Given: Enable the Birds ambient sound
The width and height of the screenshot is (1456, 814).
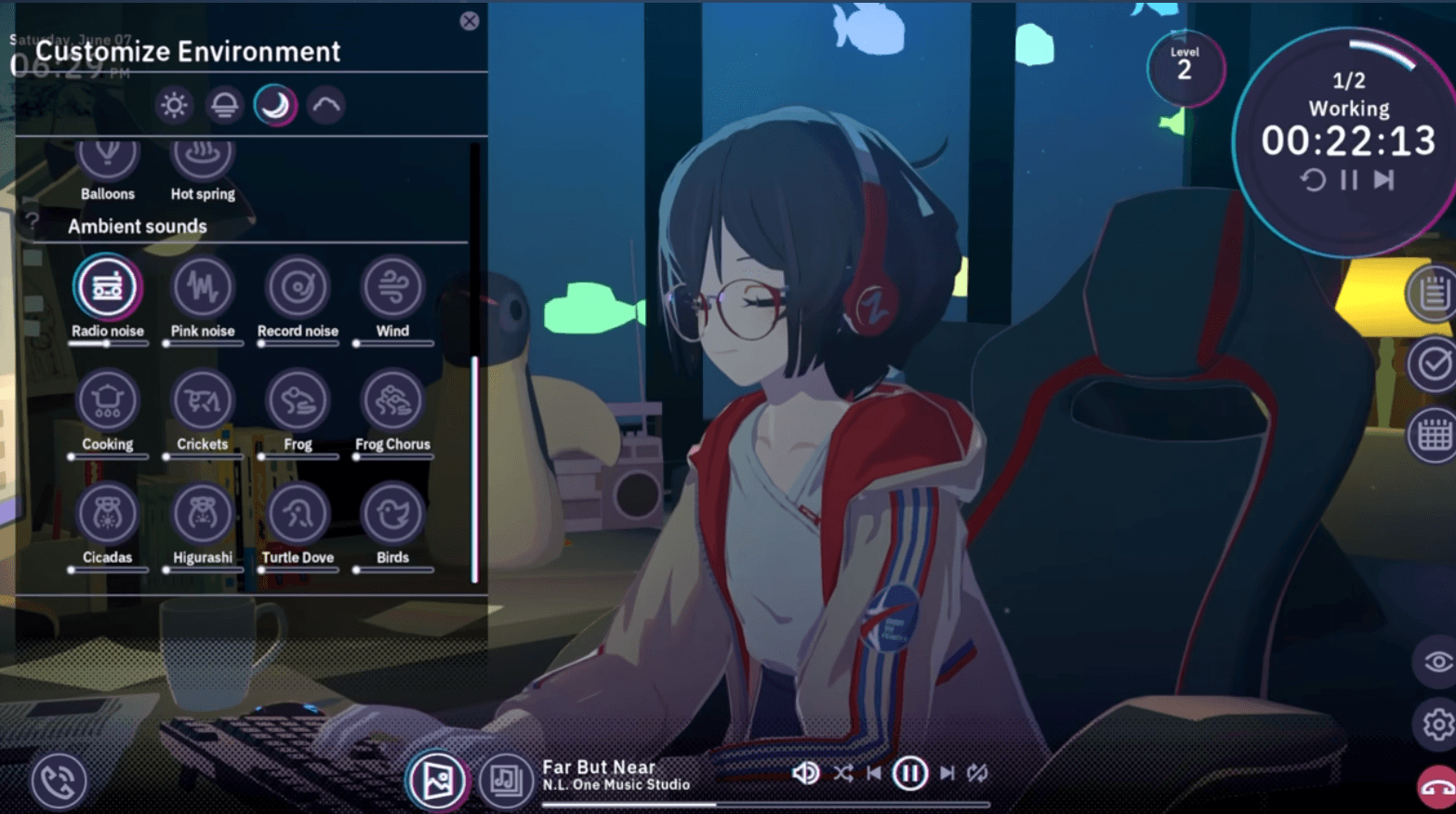Looking at the screenshot, I should click(x=393, y=512).
